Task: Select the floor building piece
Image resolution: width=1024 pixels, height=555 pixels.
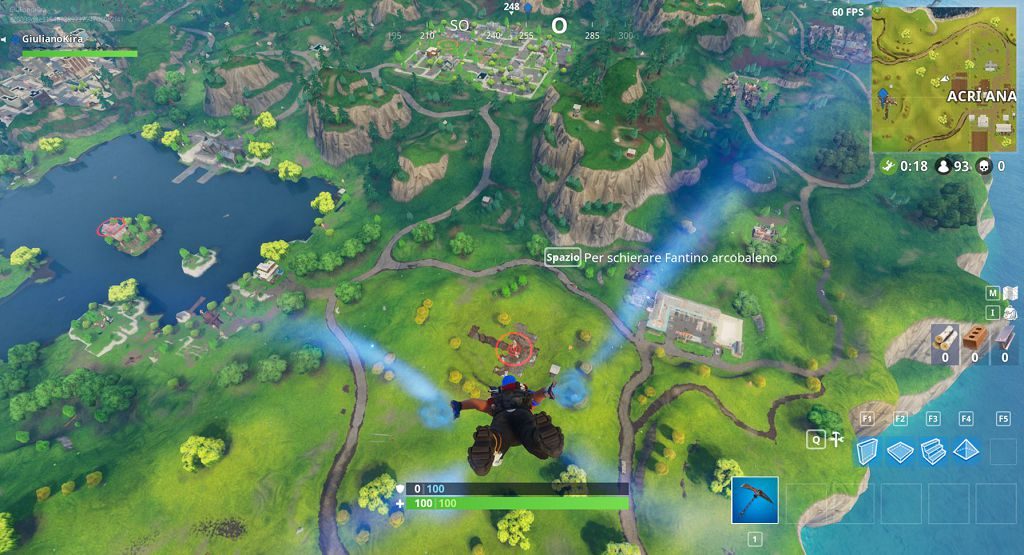Action: 900,451
